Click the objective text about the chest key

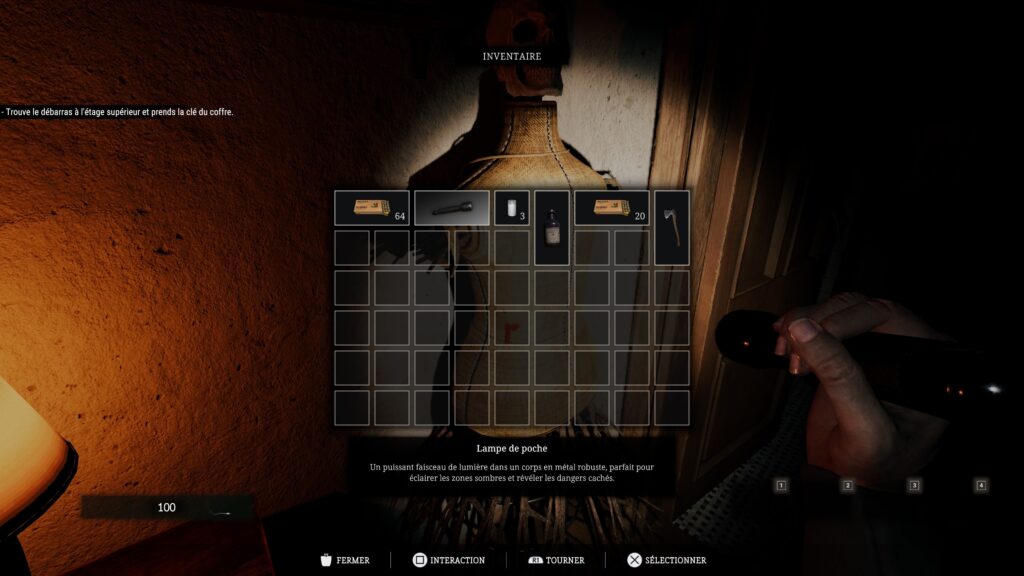tap(117, 112)
